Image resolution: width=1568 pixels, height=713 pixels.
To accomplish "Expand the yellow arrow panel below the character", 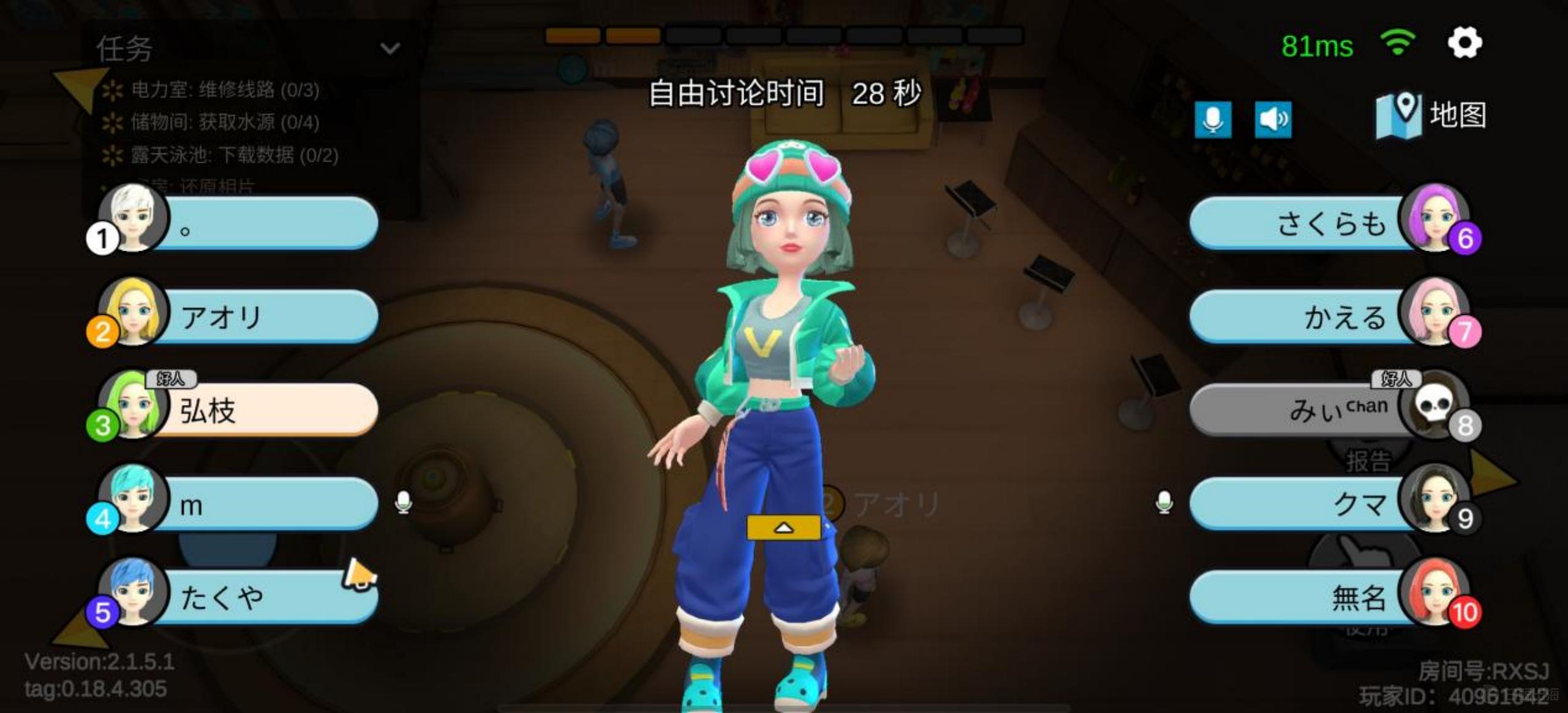I will [x=784, y=527].
